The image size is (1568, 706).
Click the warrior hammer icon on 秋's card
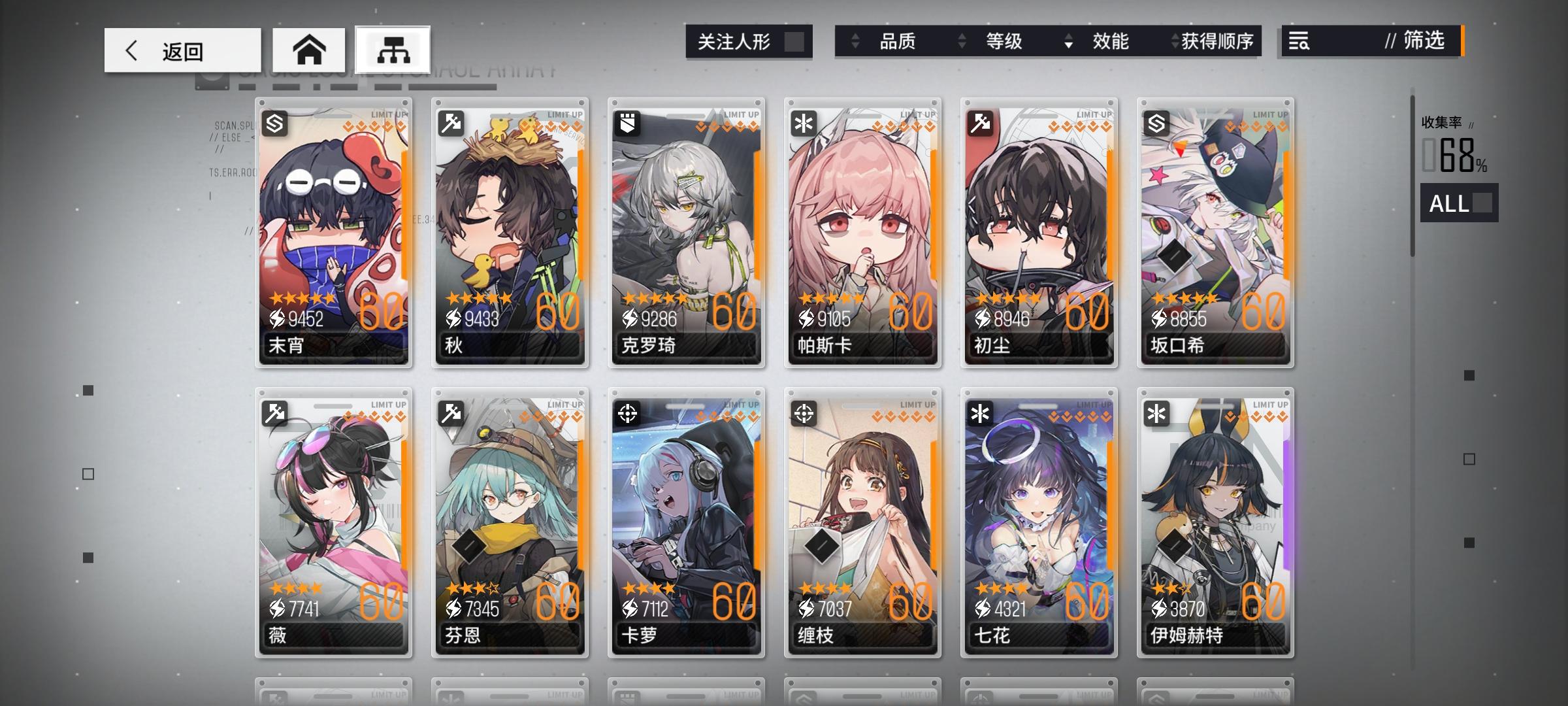coord(451,124)
